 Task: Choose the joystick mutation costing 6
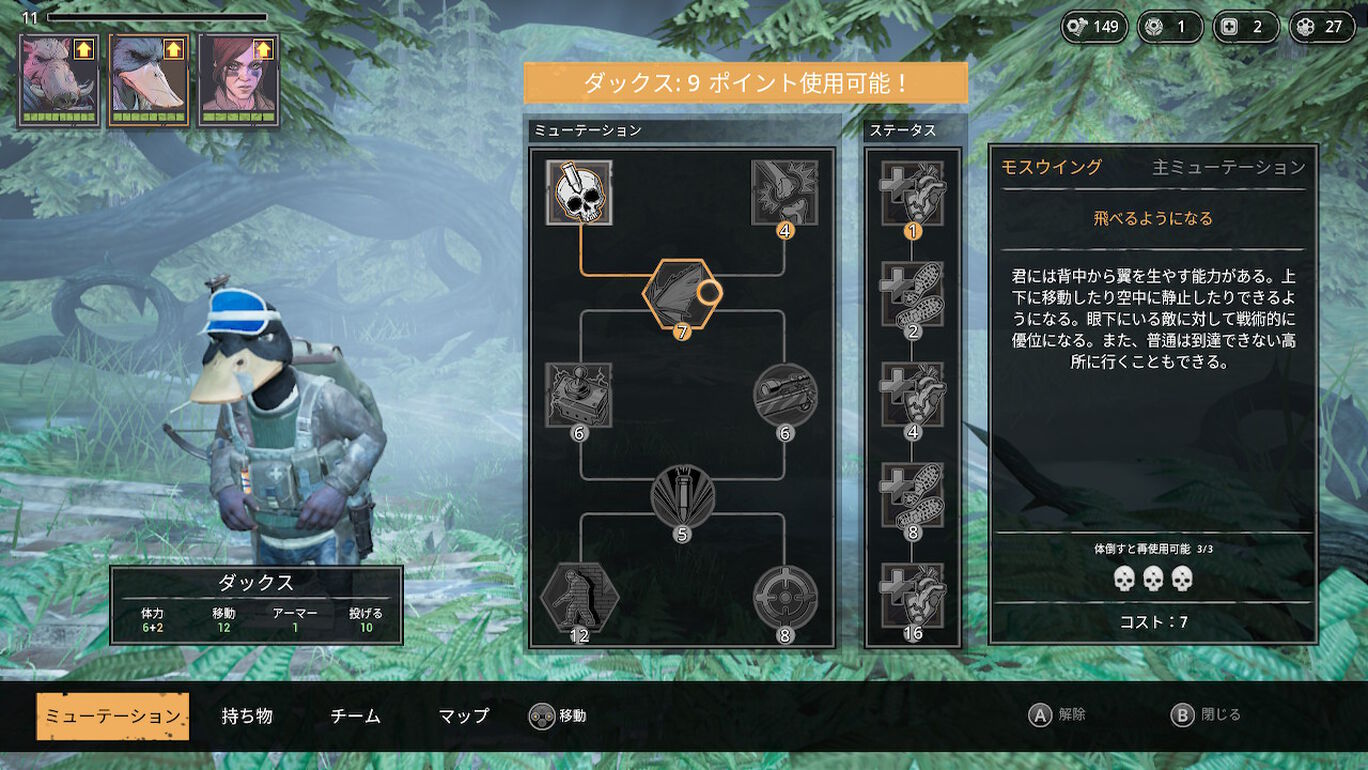pyautogui.click(x=580, y=395)
